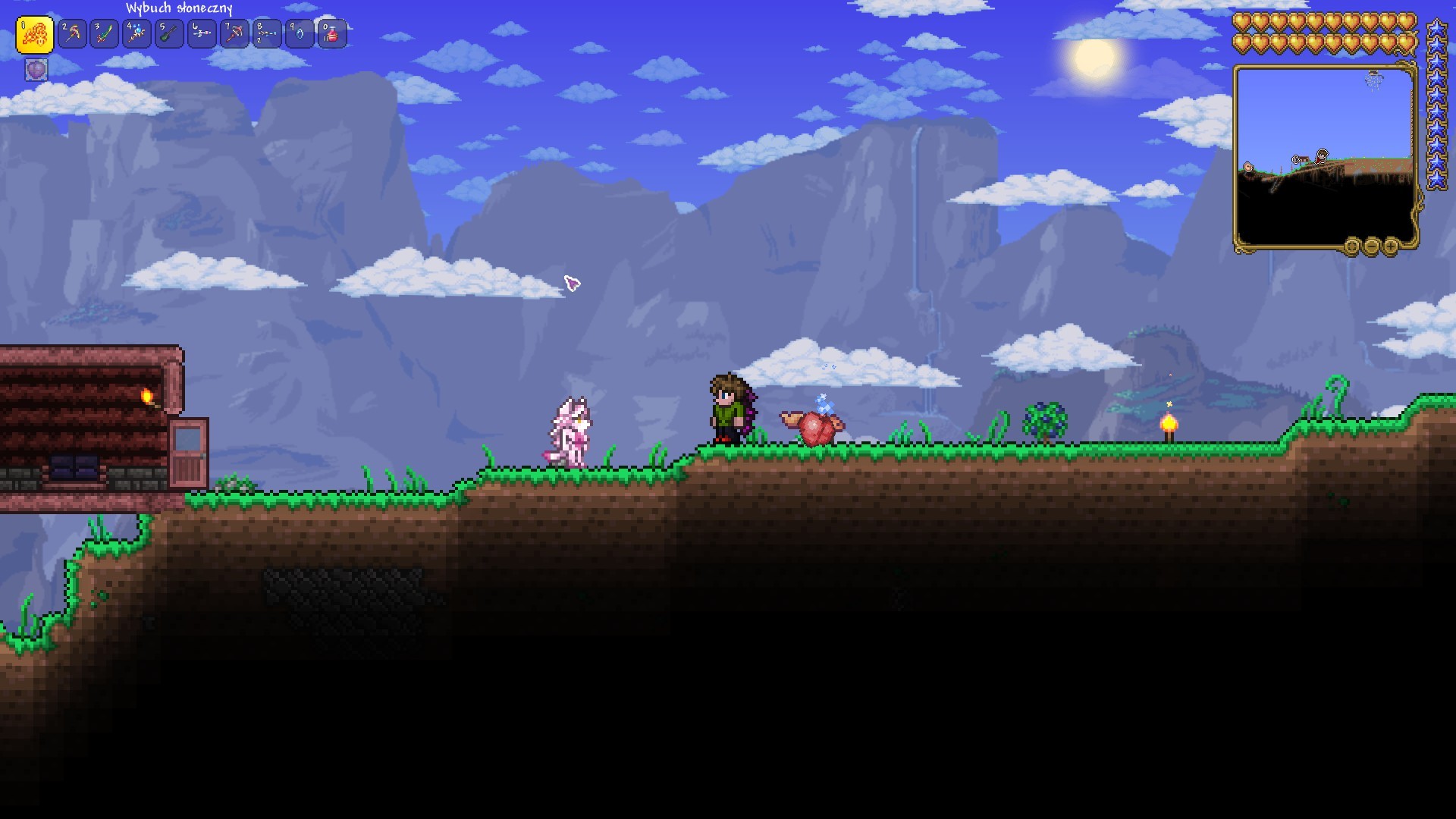Select the green sword in hotbar slot 3

coord(105,33)
